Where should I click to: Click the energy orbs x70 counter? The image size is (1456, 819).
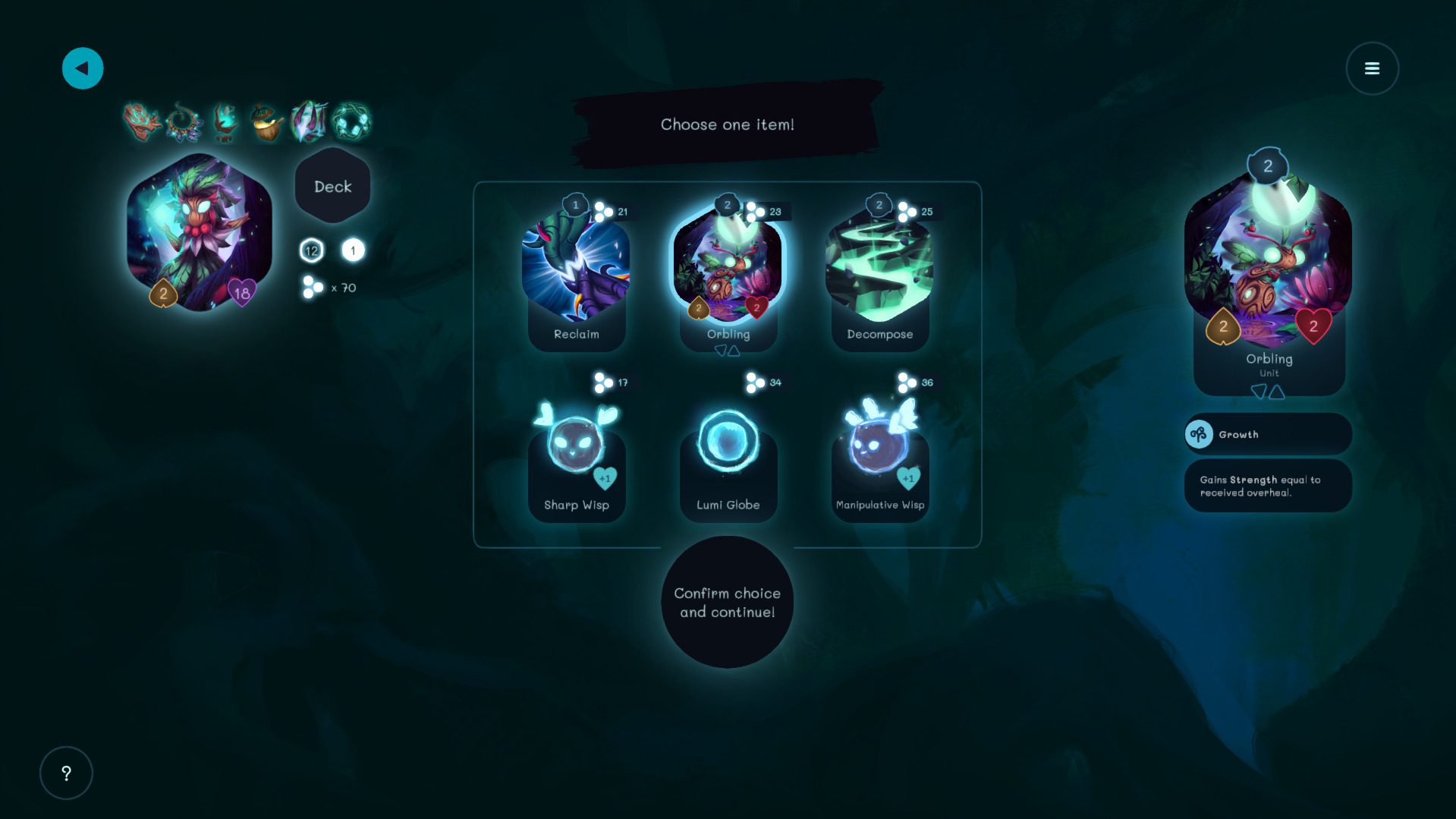(325, 288)
